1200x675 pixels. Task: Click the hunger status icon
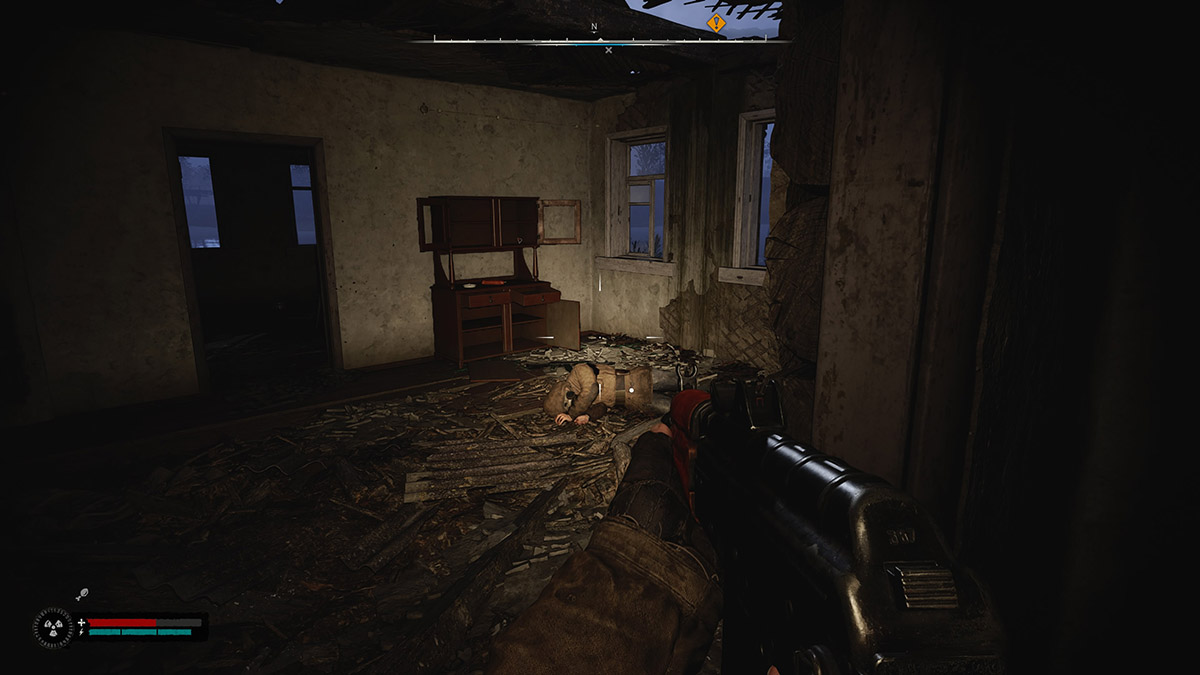(82, 595)
